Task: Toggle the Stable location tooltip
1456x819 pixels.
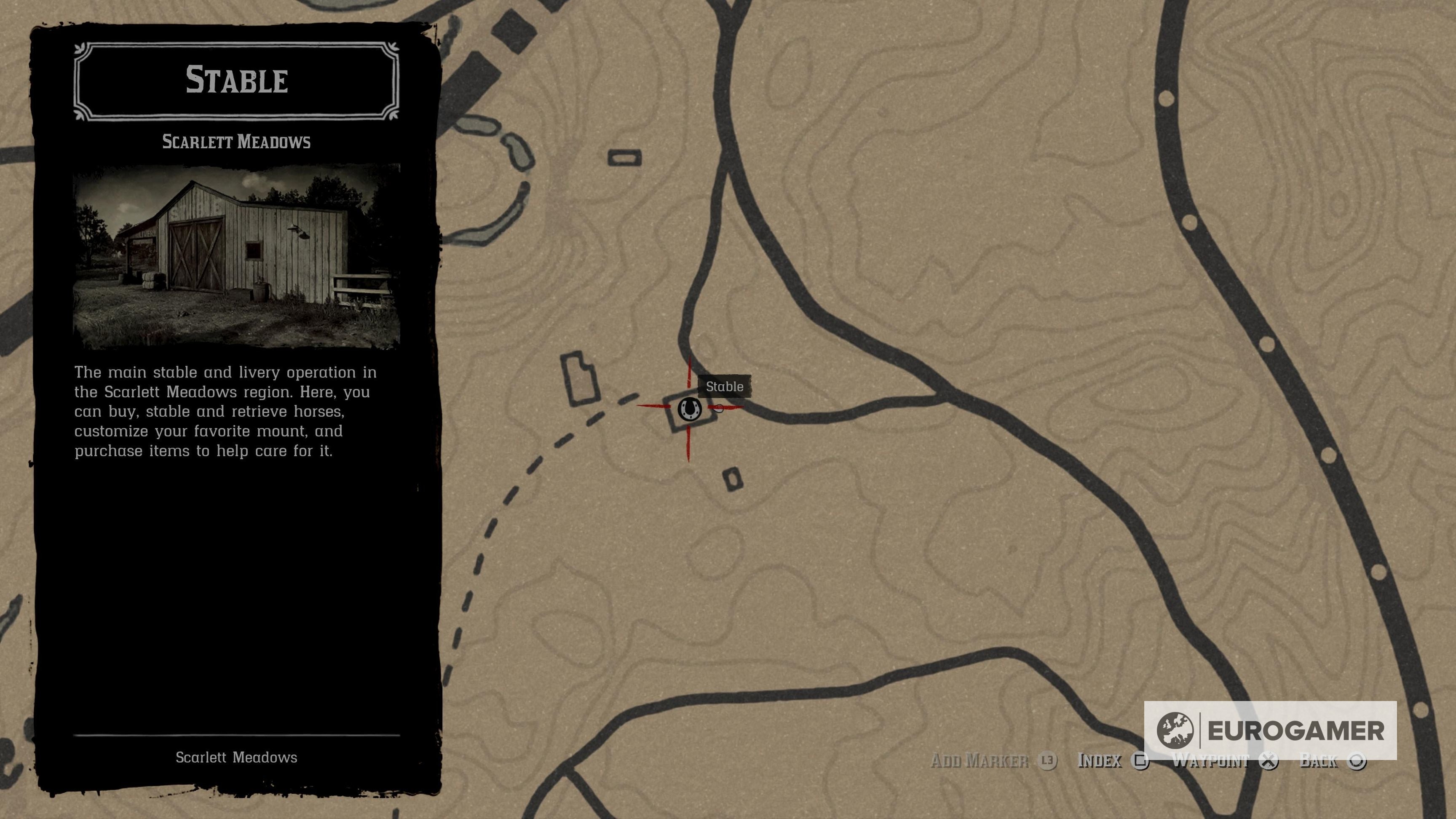Action: [725, 387]
